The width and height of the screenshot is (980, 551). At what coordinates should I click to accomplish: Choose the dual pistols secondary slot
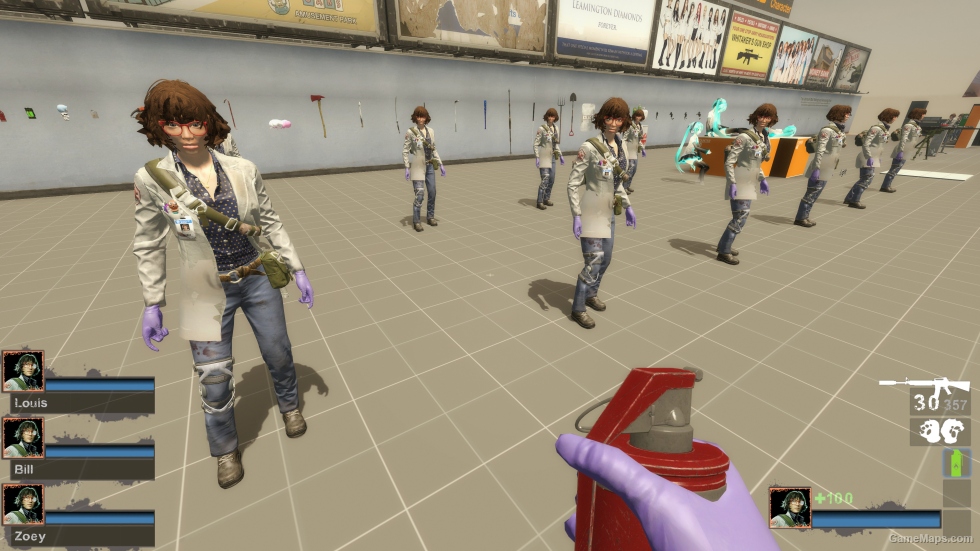tap(940, 432)
